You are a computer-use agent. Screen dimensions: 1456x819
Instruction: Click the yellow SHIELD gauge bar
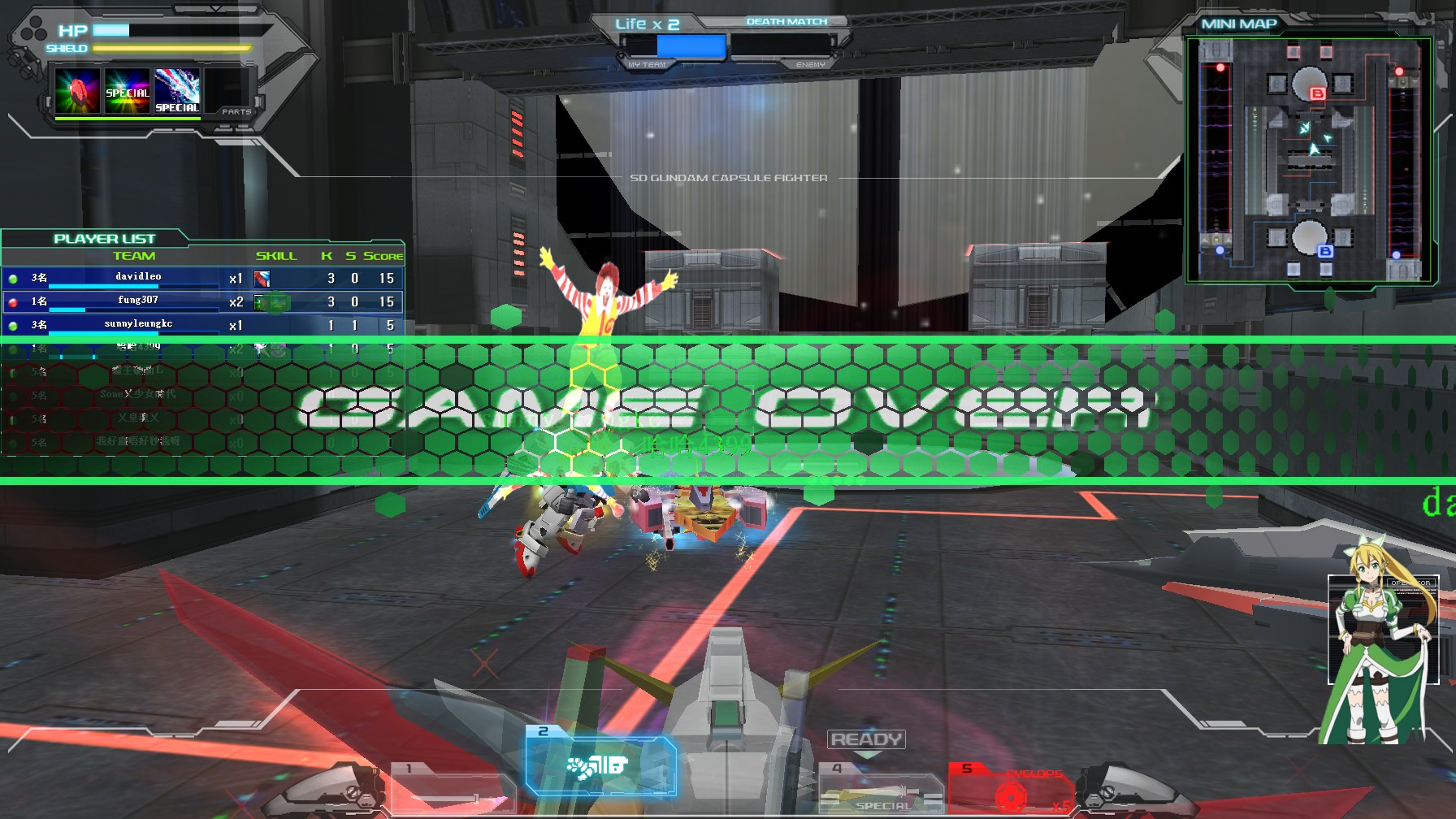click(x=169, y=48)
